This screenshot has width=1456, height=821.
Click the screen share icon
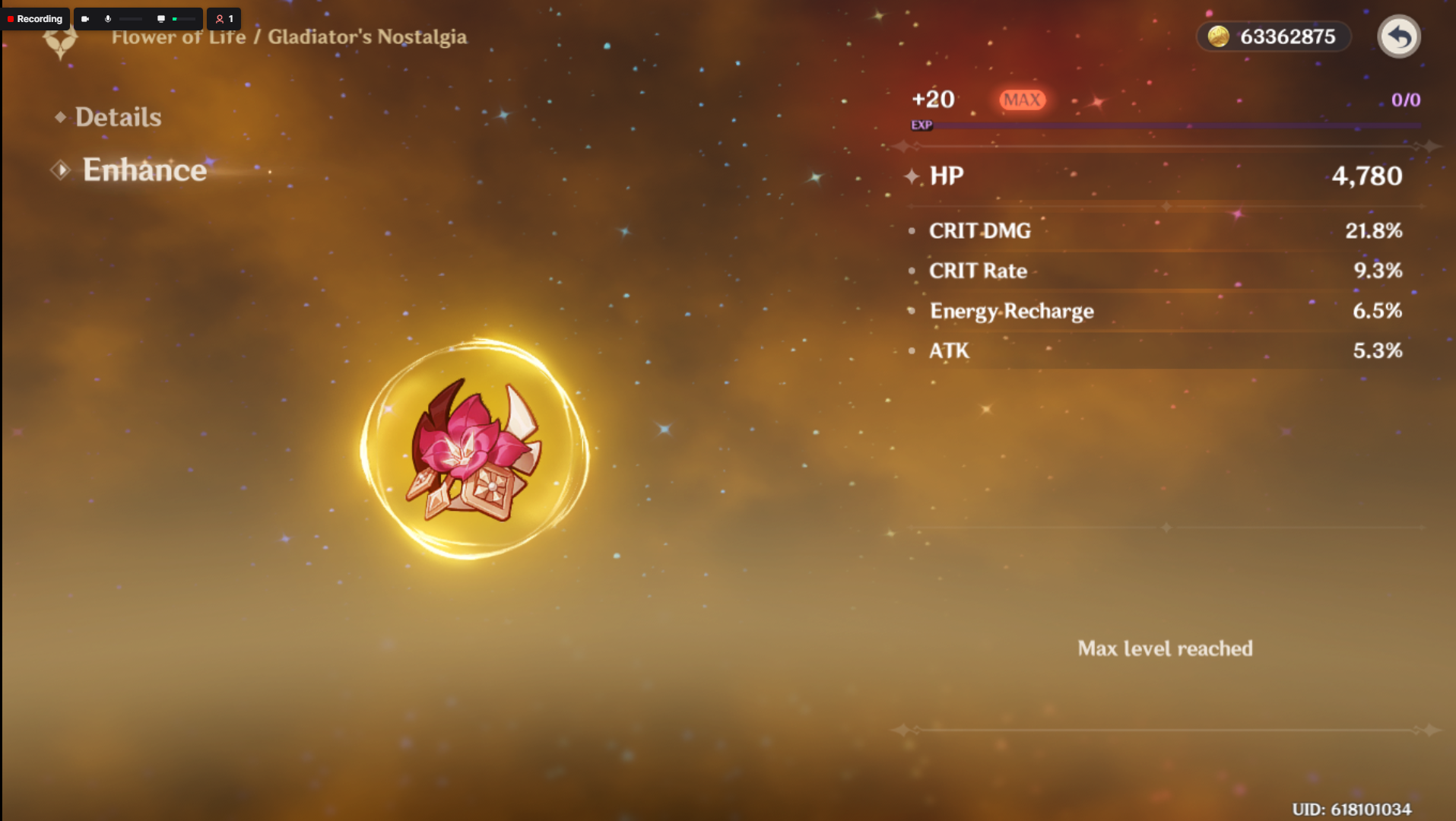point(160,18)
